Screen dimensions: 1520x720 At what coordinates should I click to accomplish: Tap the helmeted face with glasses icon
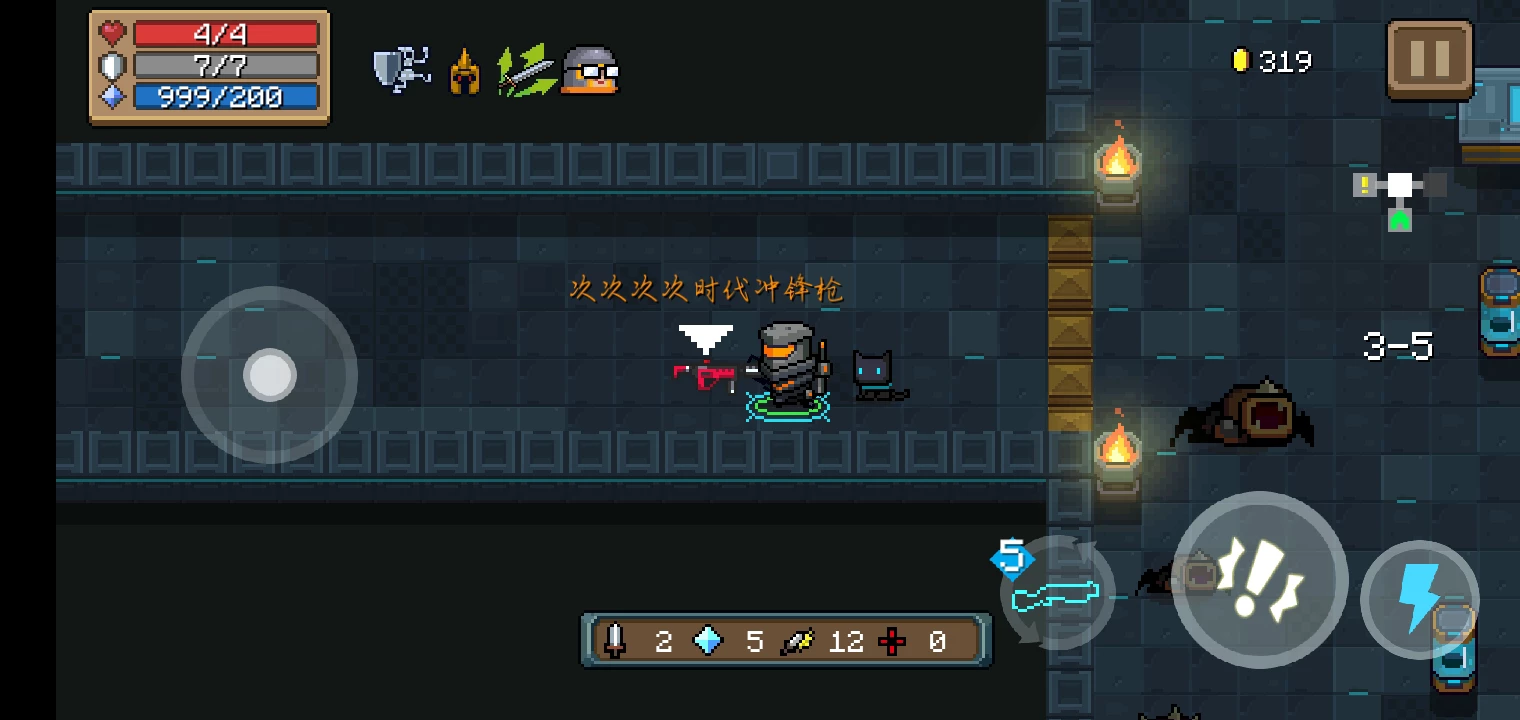(590, 70)
